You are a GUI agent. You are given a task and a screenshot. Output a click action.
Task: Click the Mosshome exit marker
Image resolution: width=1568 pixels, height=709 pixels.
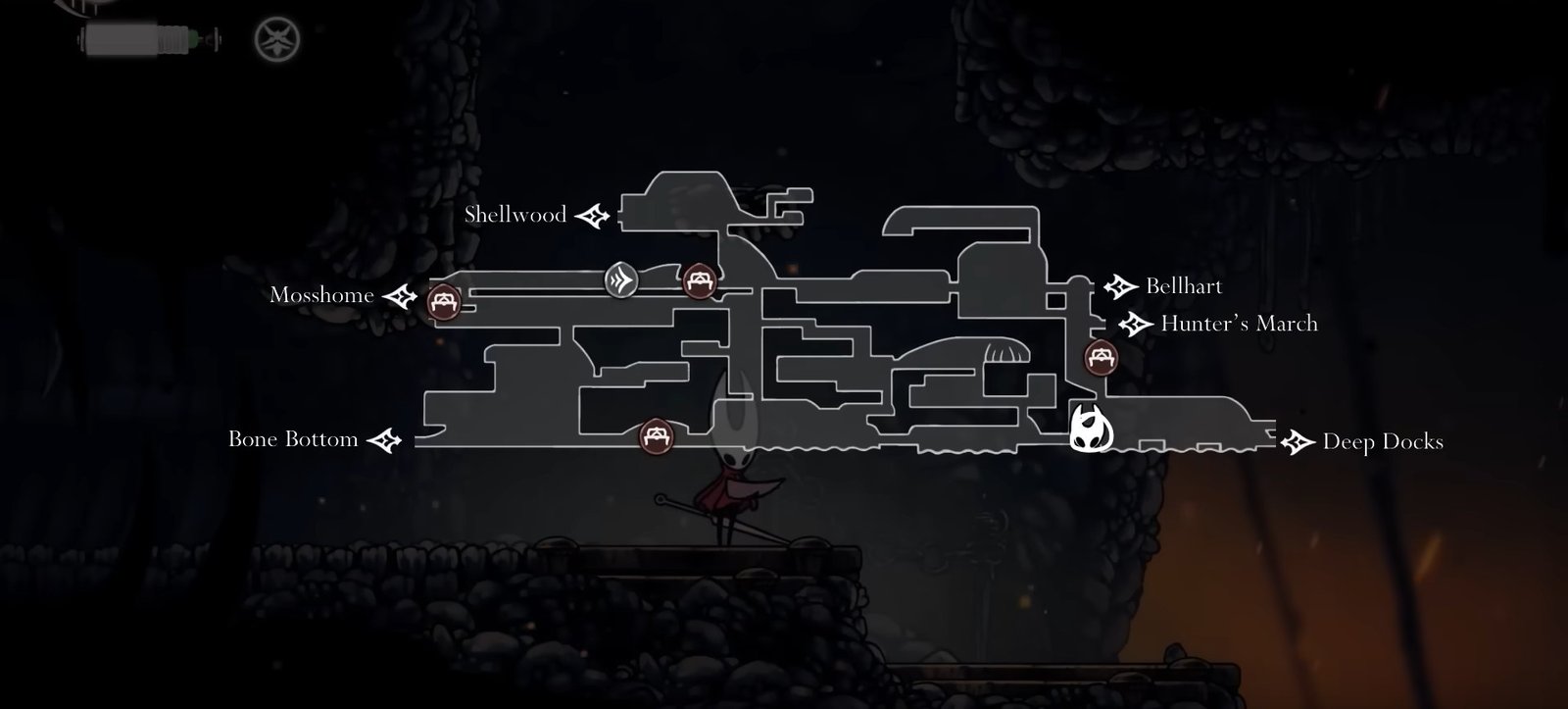click(x=400, y=295)
